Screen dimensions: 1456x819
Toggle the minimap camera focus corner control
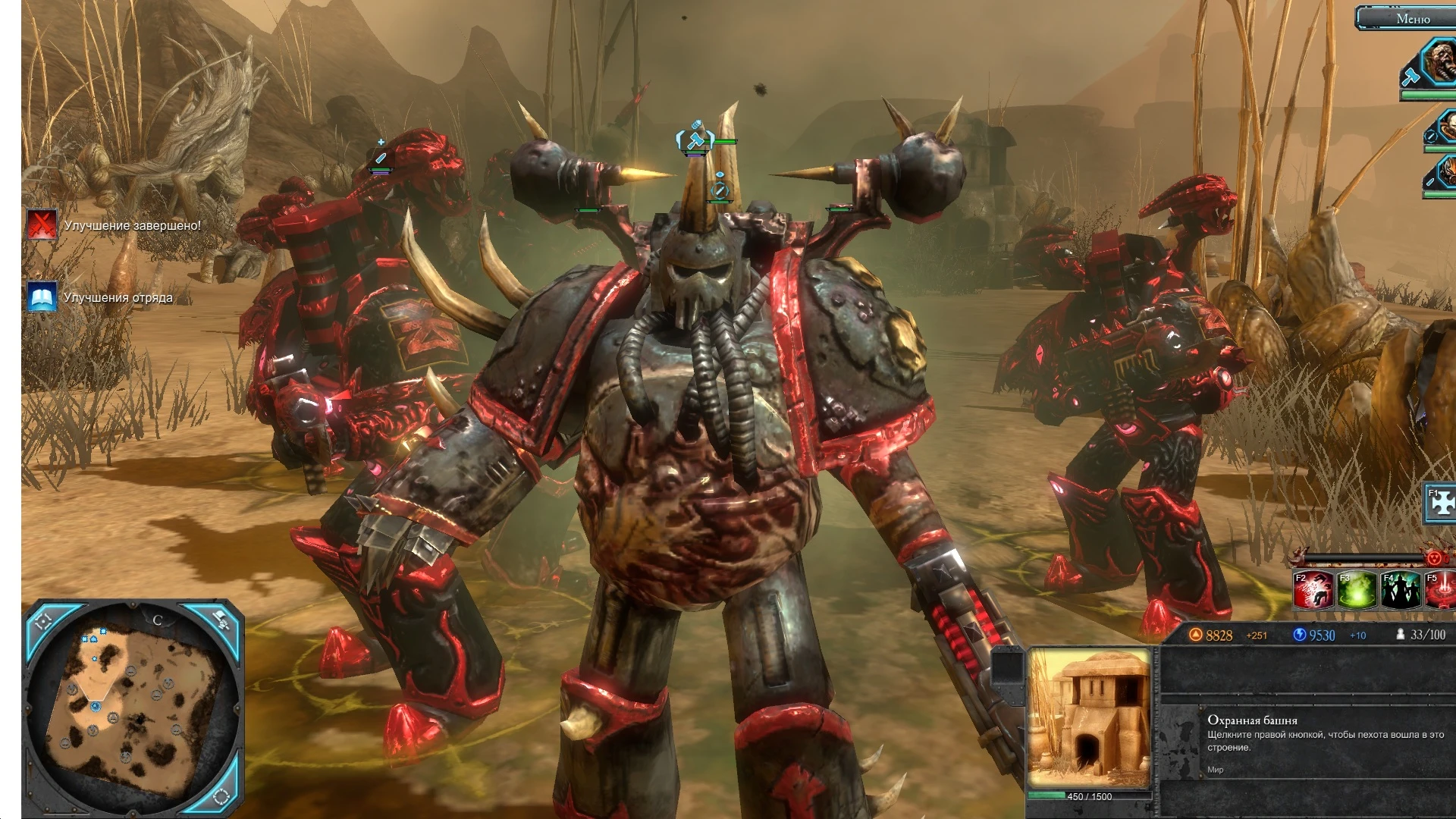point(44,622)
